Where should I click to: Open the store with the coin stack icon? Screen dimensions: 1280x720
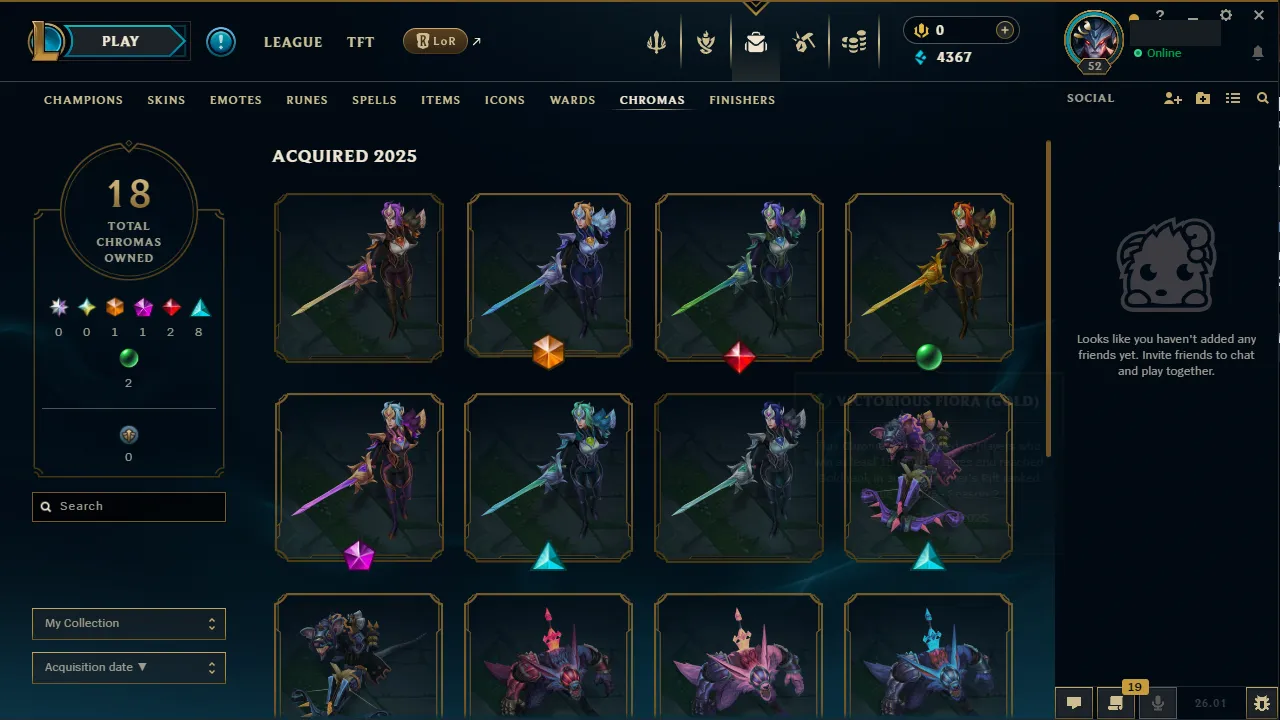(x=855, y=42)
